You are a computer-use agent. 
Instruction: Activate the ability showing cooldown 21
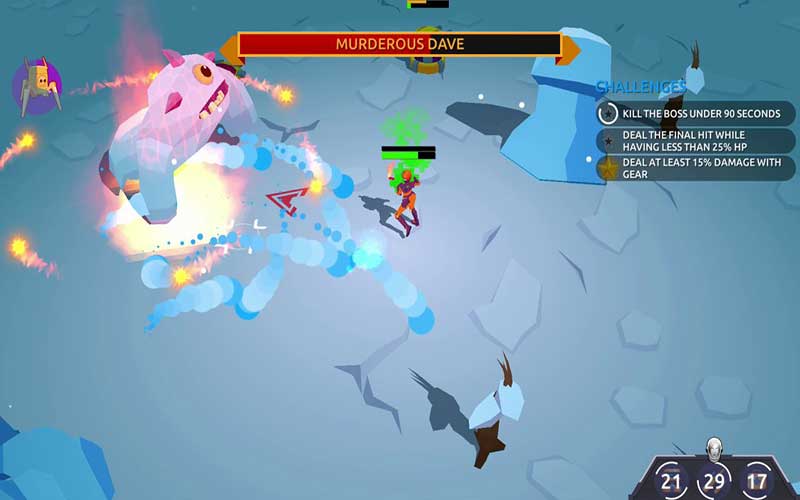[x=673, y=481]
